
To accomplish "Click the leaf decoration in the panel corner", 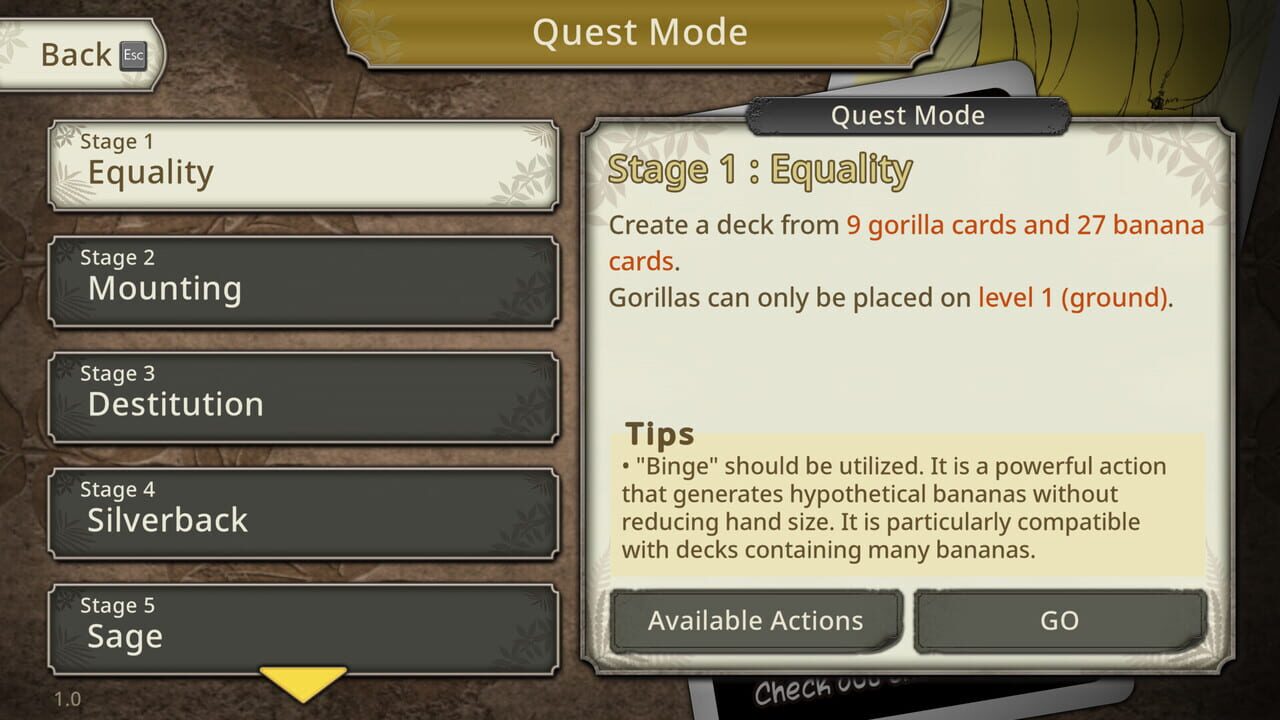I will tap(1190, 160).
